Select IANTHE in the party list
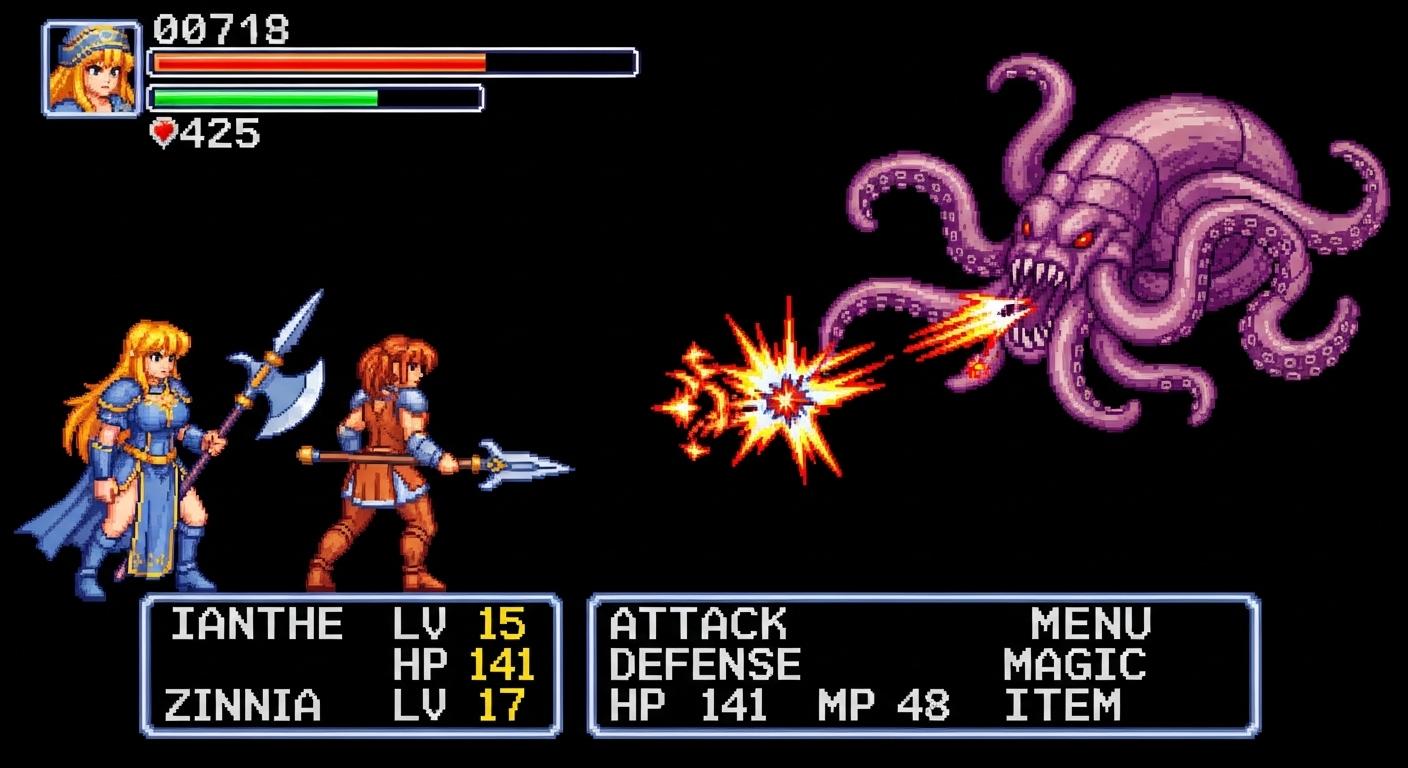This screenshot has height=768, width=1408. [256, 625]
